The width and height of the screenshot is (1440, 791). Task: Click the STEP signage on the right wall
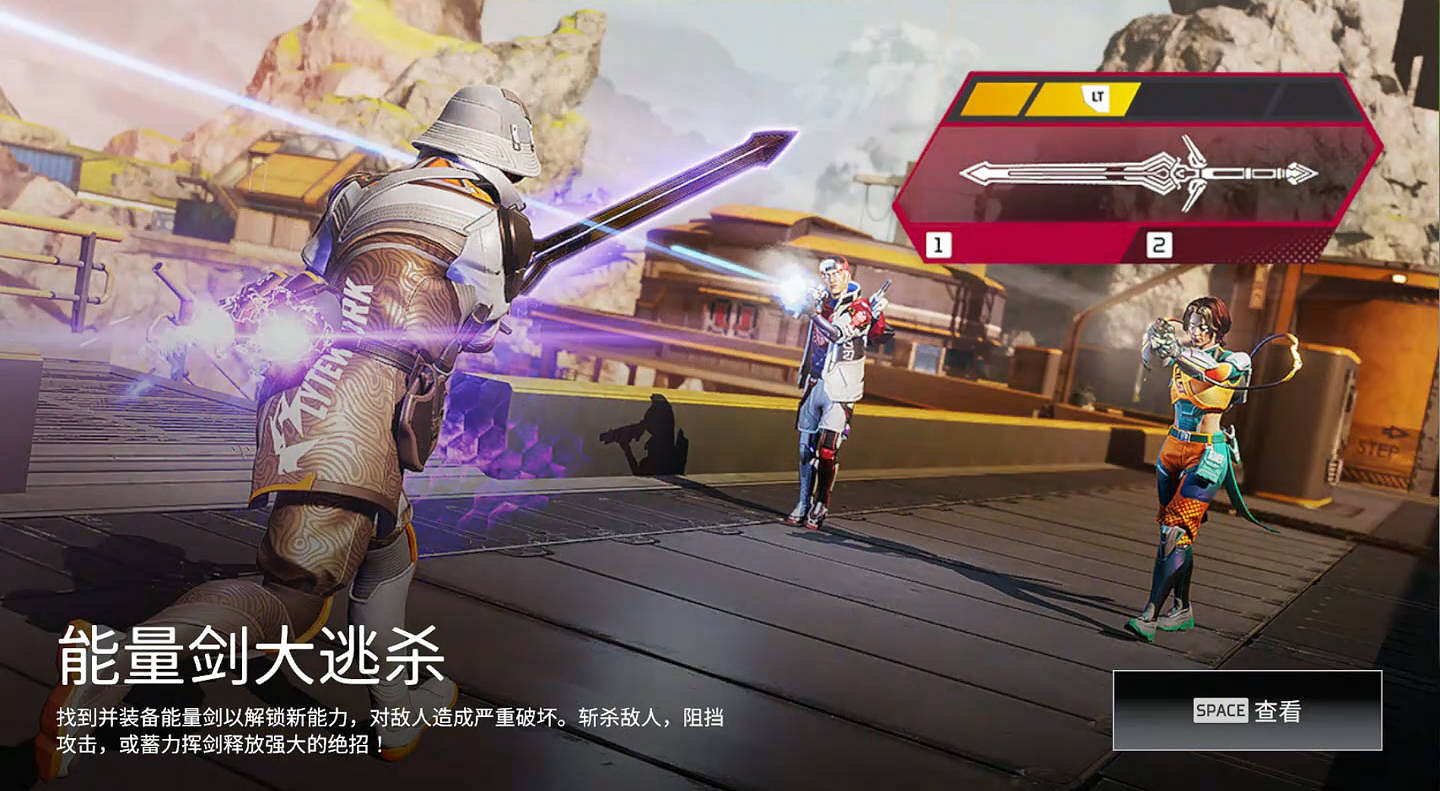(x=1380, y=448)
